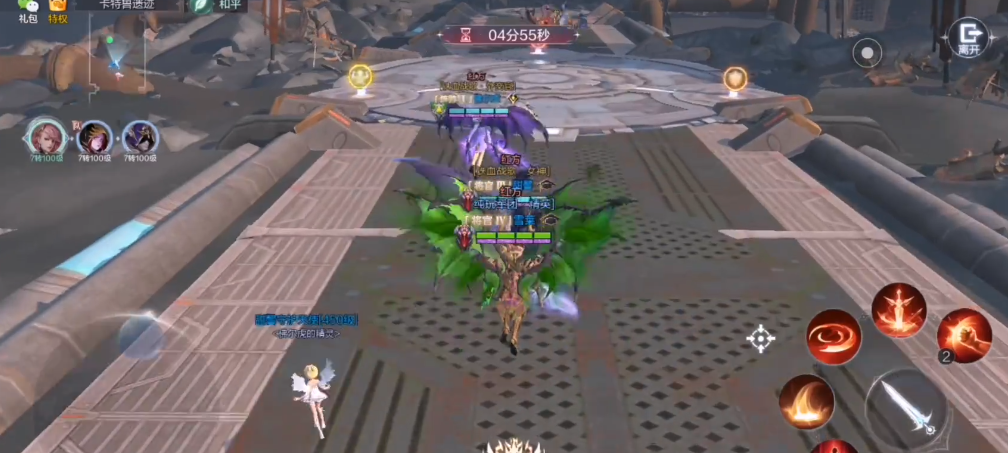Viewport: 1008px width, 453px height.
Task: Activate the red swirling vortex skill
Action: [834, 336]
